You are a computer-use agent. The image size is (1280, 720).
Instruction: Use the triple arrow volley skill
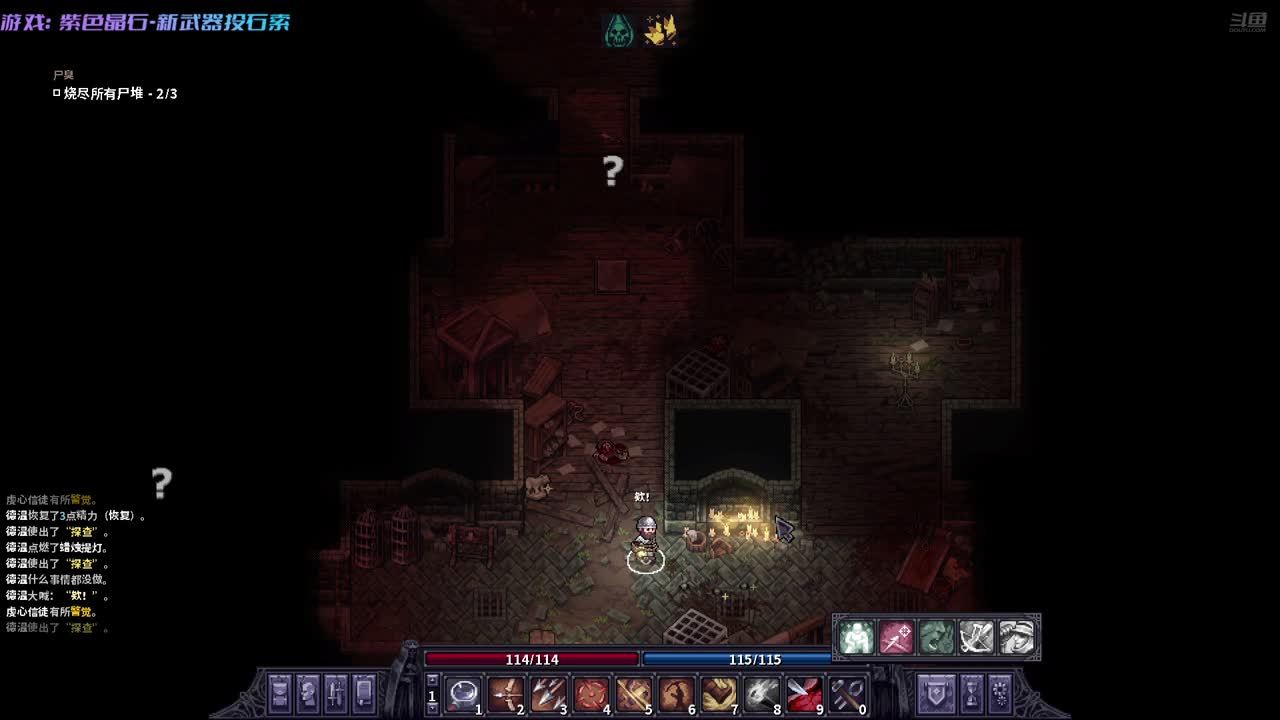[x=548, y=692]
